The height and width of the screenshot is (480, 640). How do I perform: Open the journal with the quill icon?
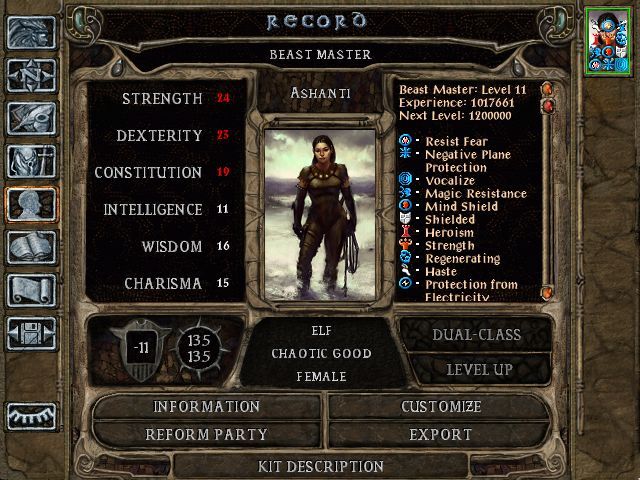pos(30,118)
